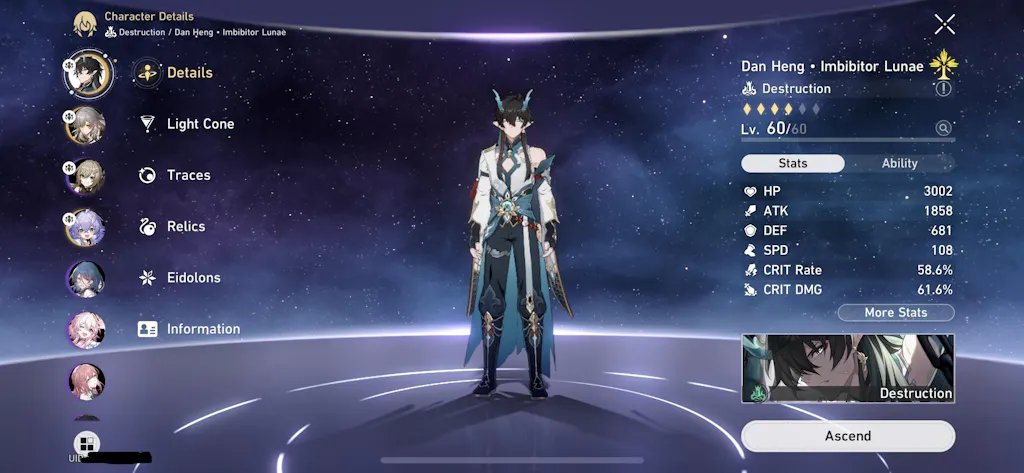The image size is (1024, 473).
Task: Close the Character Details screen
Action: tap(944, 25)
